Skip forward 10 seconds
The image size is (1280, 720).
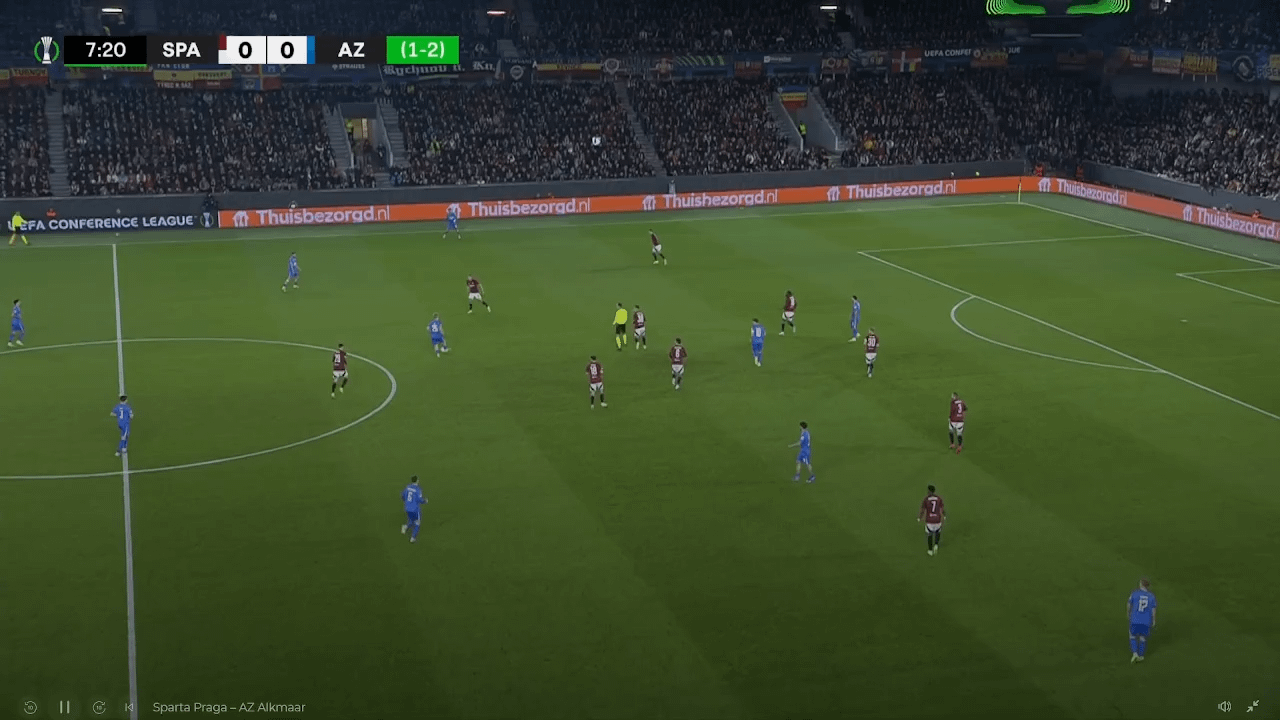pyautogui.click(x=99, y=707)
